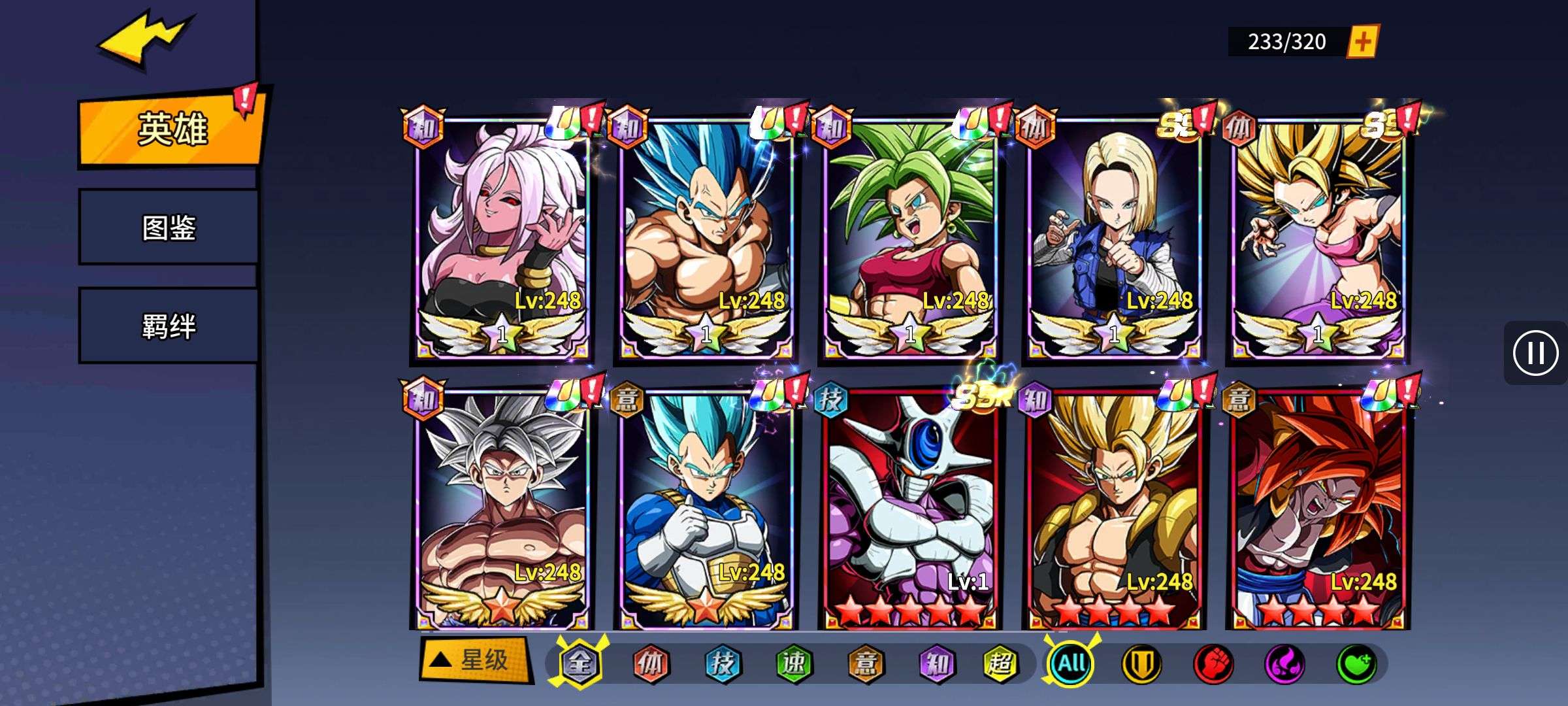Open the 英雄 heroes tab

click(x=171, y=129)
